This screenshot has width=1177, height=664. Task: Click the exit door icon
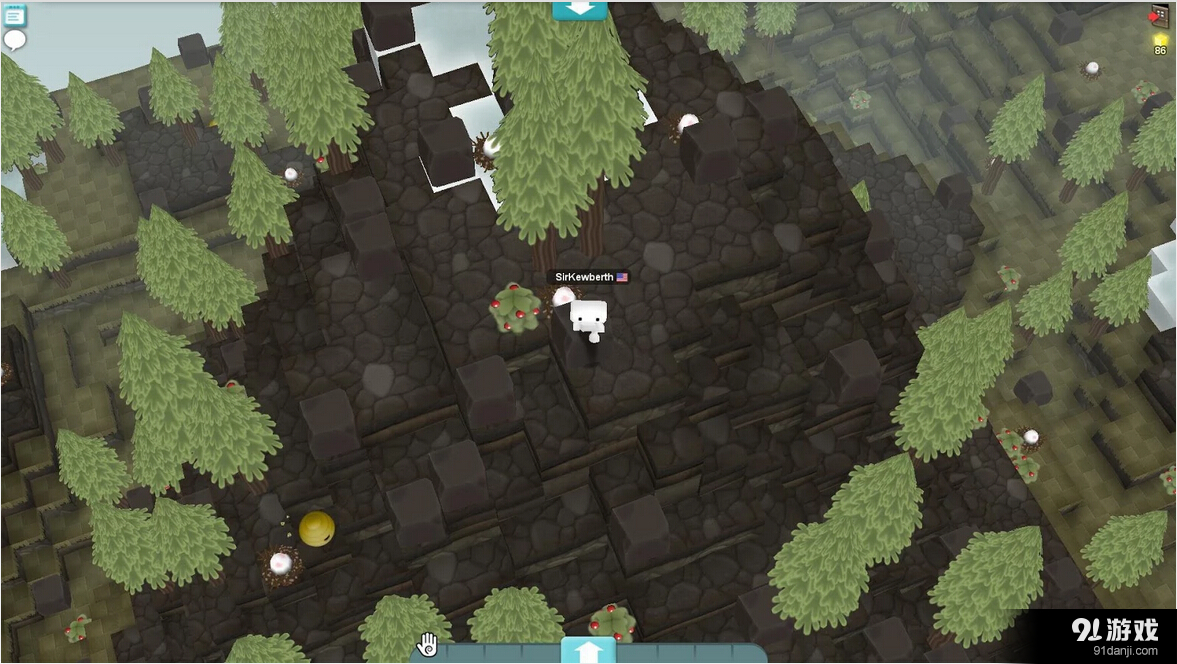1159,16
